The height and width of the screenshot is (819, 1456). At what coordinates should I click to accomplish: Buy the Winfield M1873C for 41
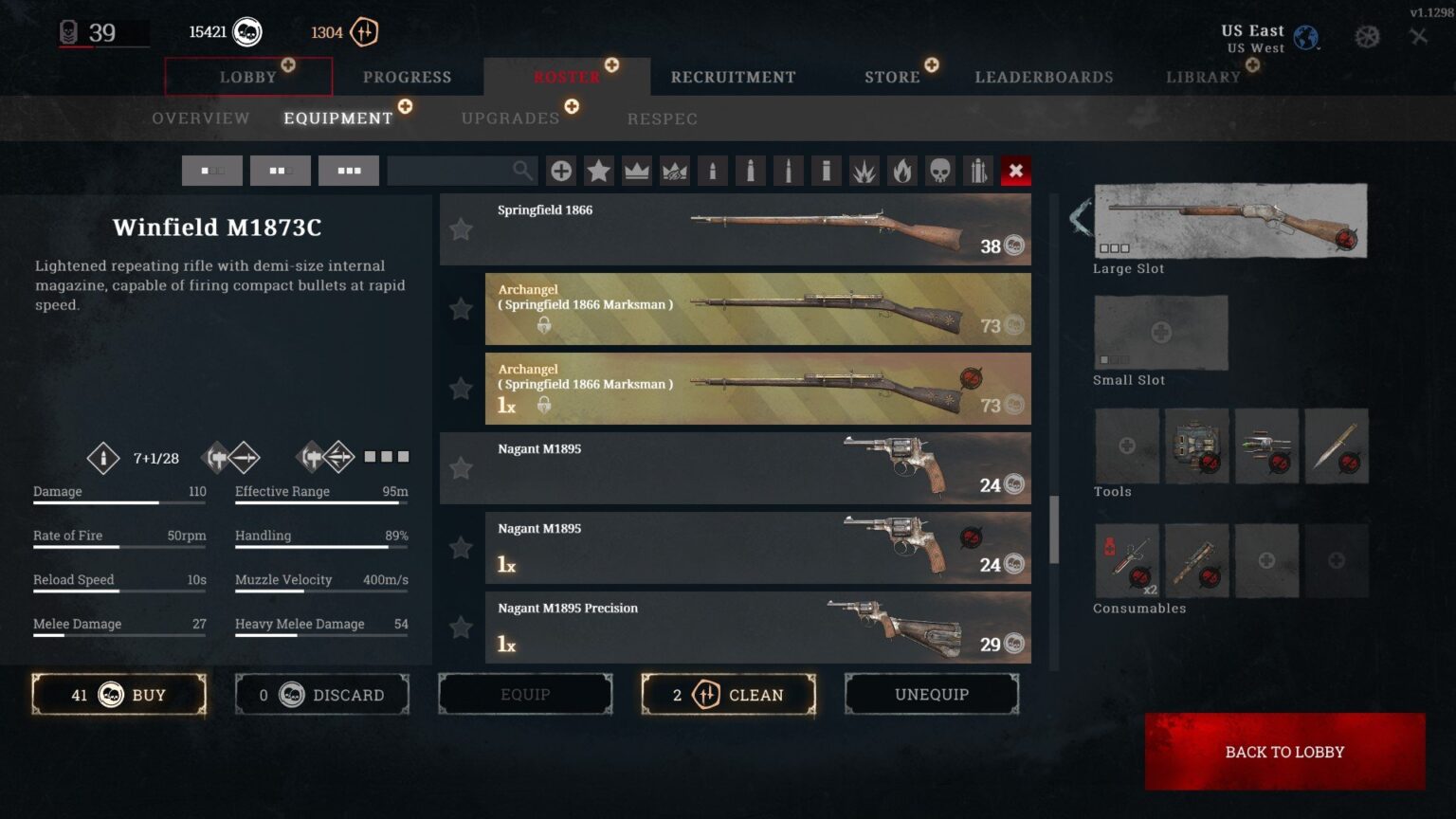coord(118,694)
